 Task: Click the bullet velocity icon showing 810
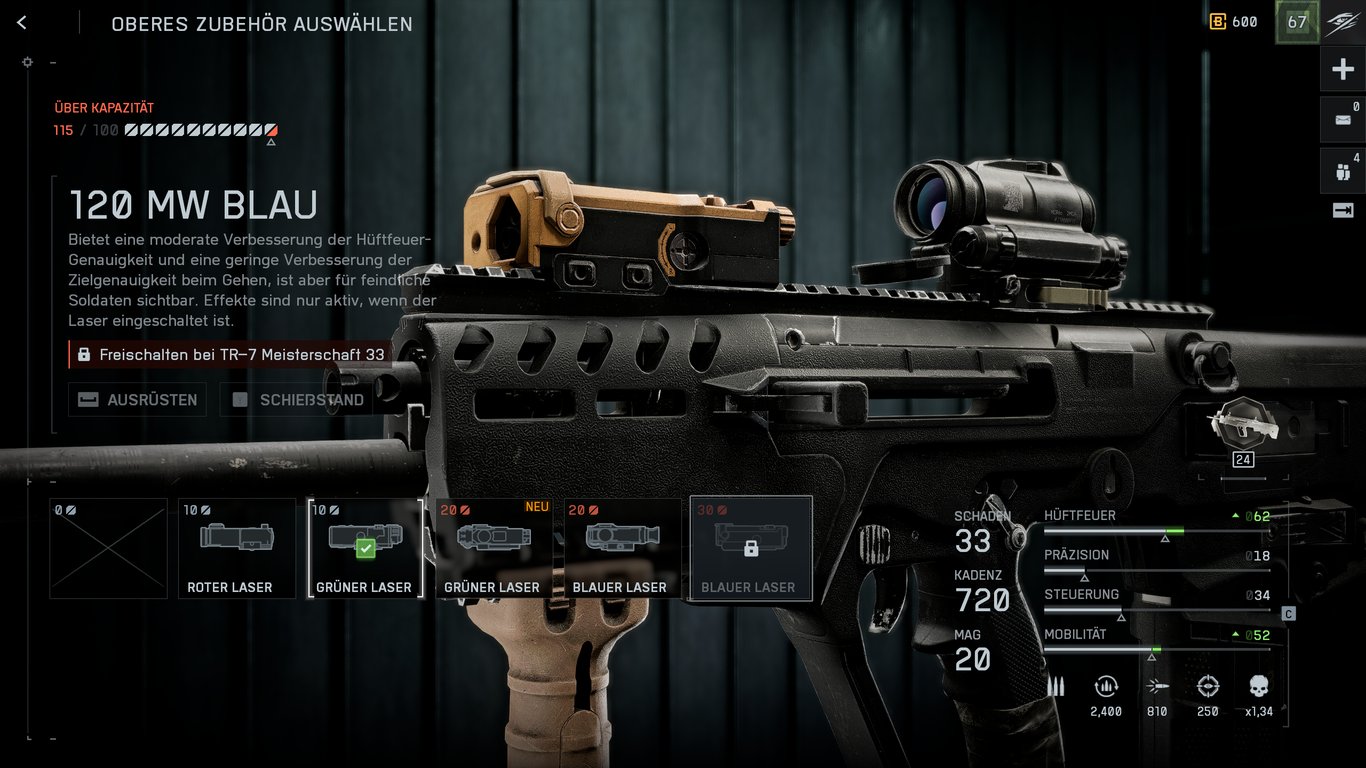click(x=1156, y=688)
